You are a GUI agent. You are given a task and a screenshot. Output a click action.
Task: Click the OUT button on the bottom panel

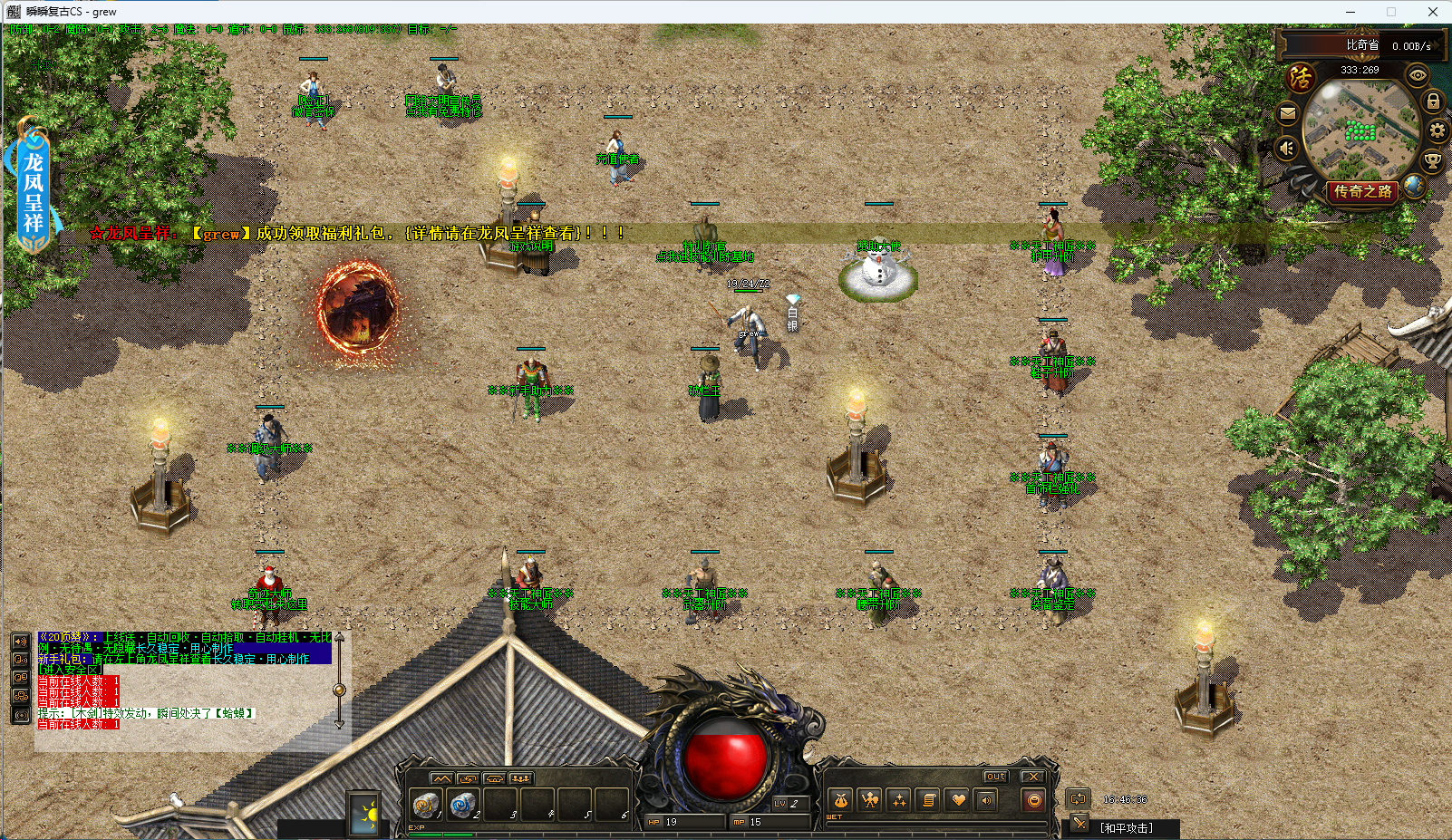coord(995,777)
